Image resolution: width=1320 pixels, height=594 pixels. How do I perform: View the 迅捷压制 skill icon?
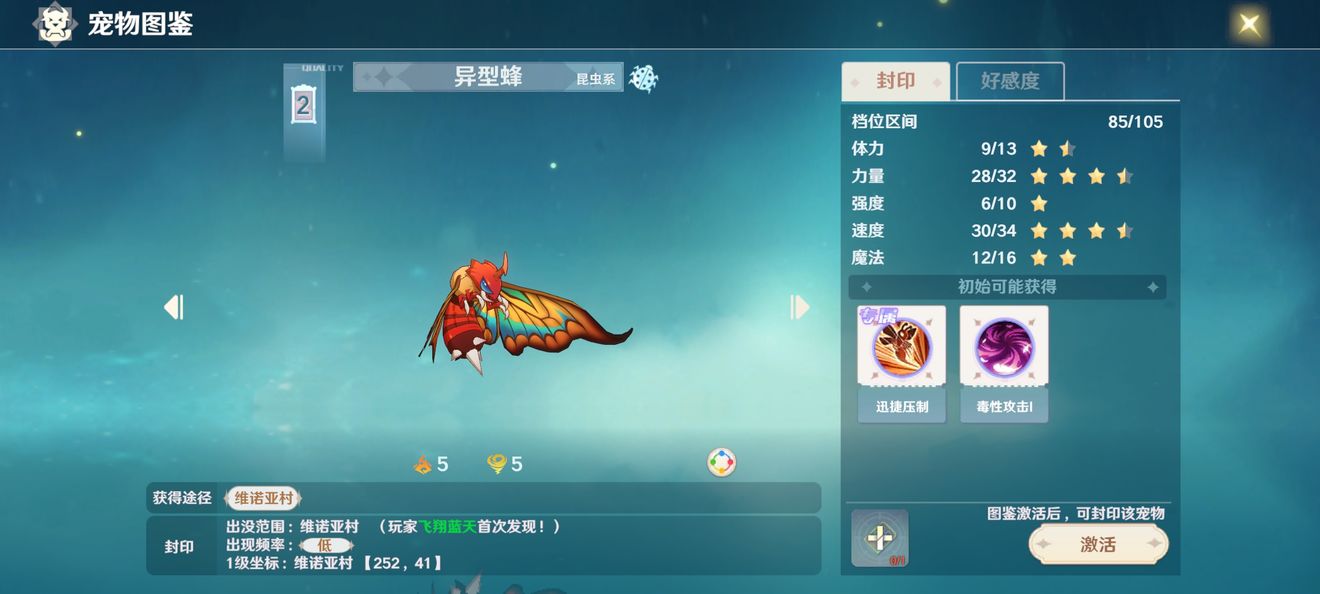901,348
